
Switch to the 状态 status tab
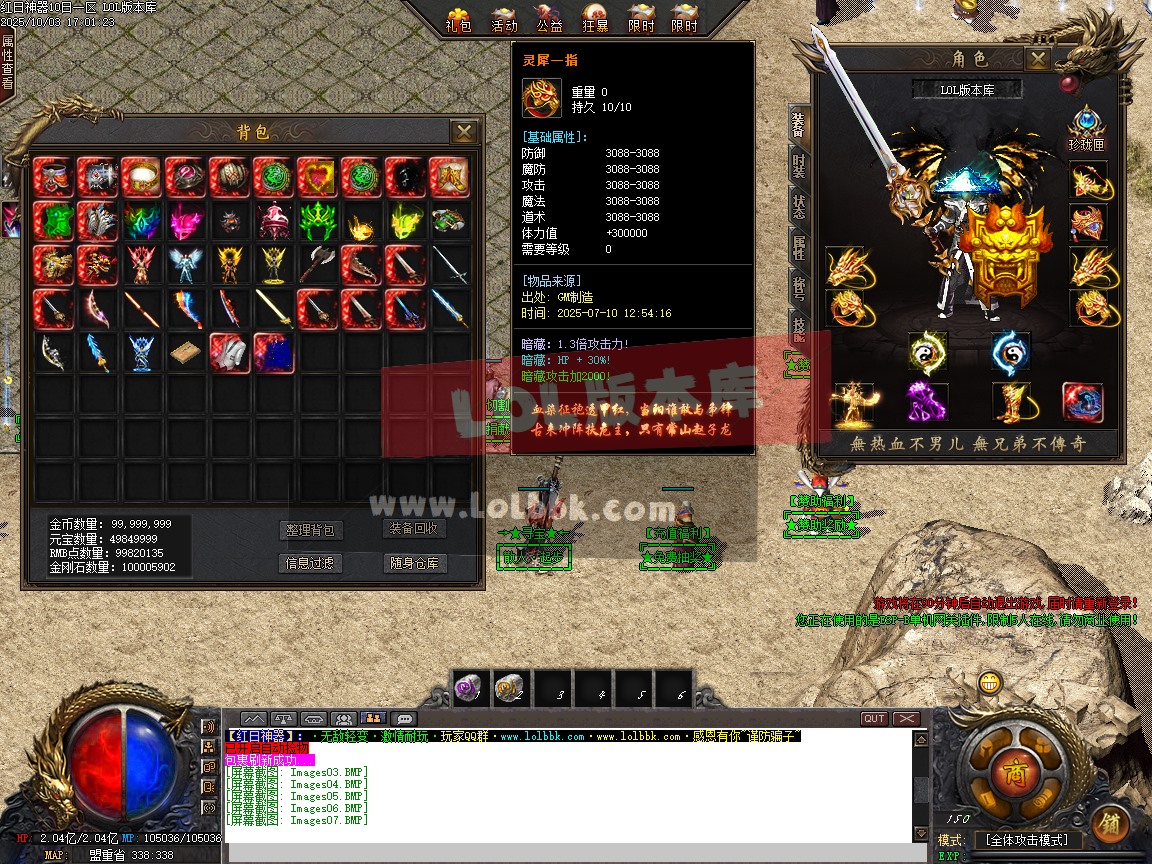click(x=799, y=207)
